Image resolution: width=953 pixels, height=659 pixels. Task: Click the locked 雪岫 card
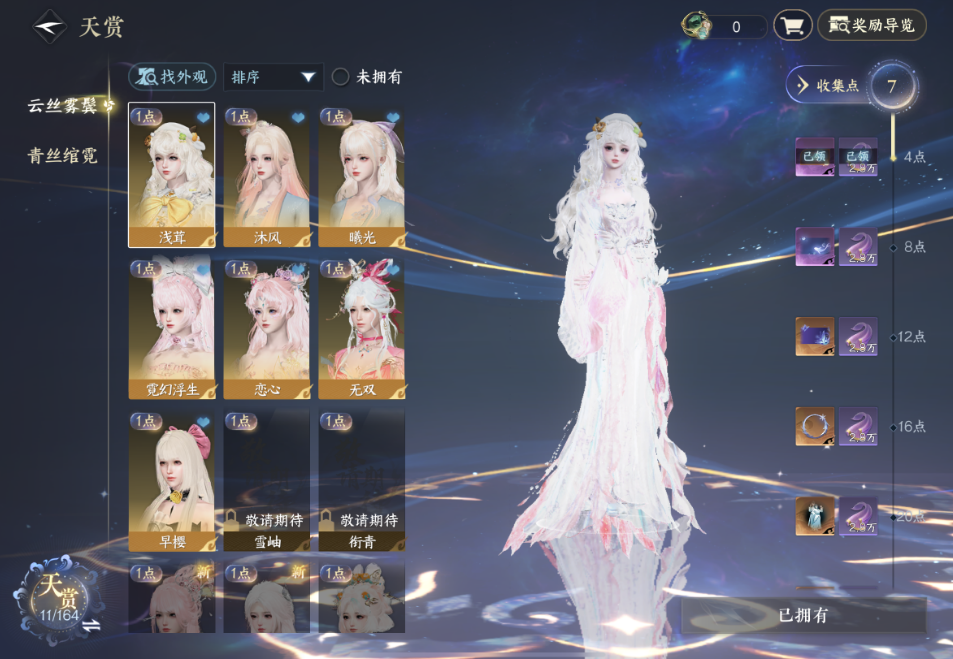pos(266,481)
